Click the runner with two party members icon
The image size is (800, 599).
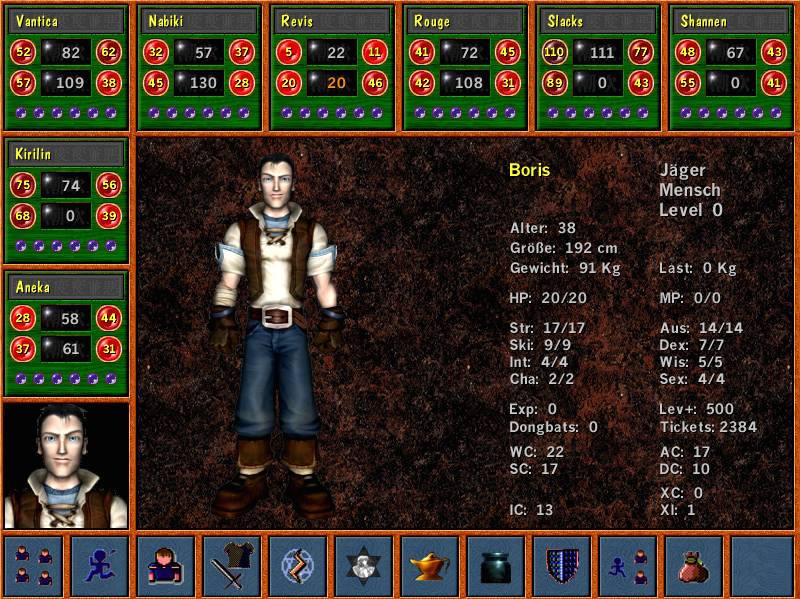[628, 565]
